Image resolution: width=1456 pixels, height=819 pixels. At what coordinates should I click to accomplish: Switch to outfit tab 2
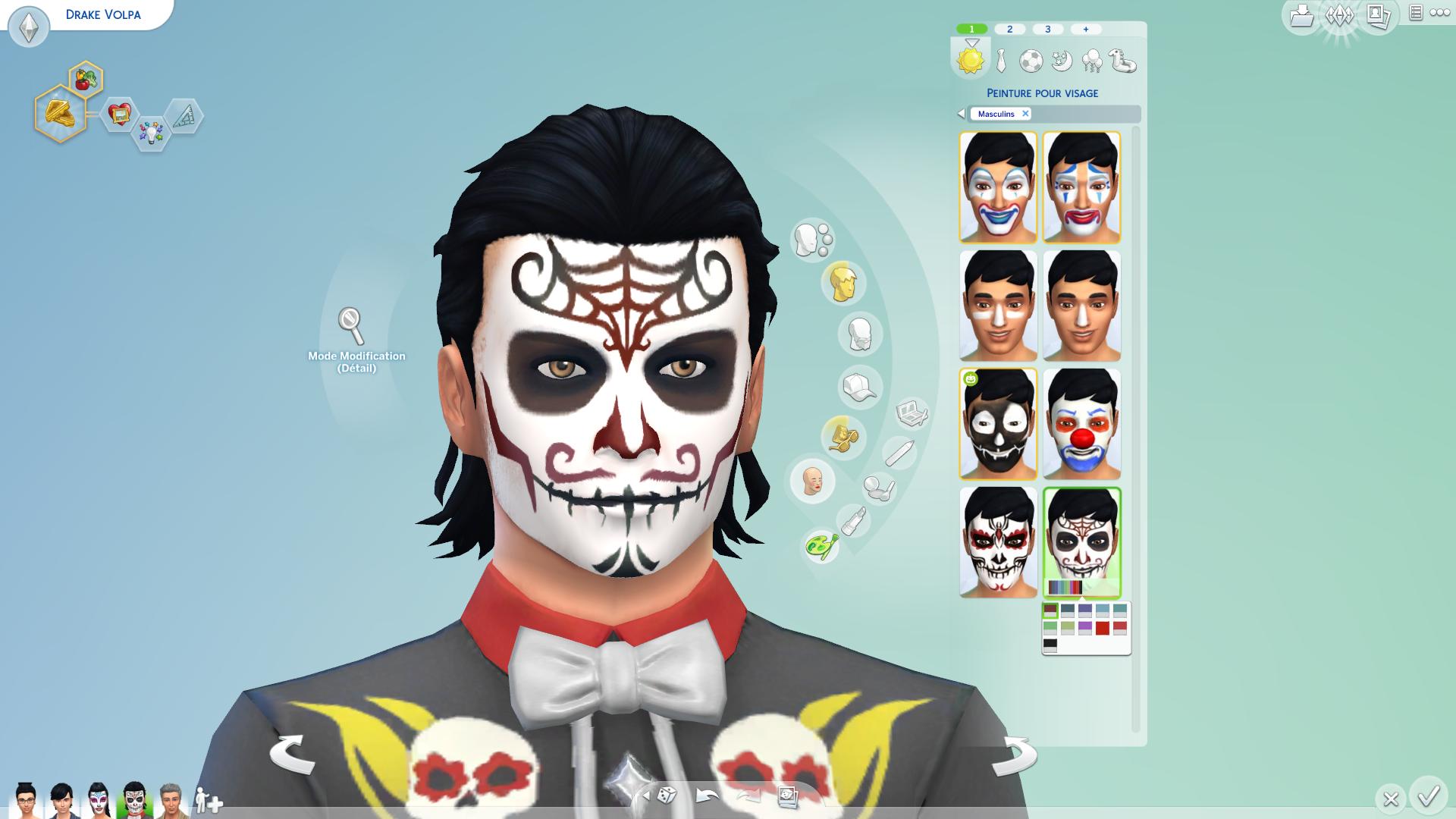[x=1009, y=30]
